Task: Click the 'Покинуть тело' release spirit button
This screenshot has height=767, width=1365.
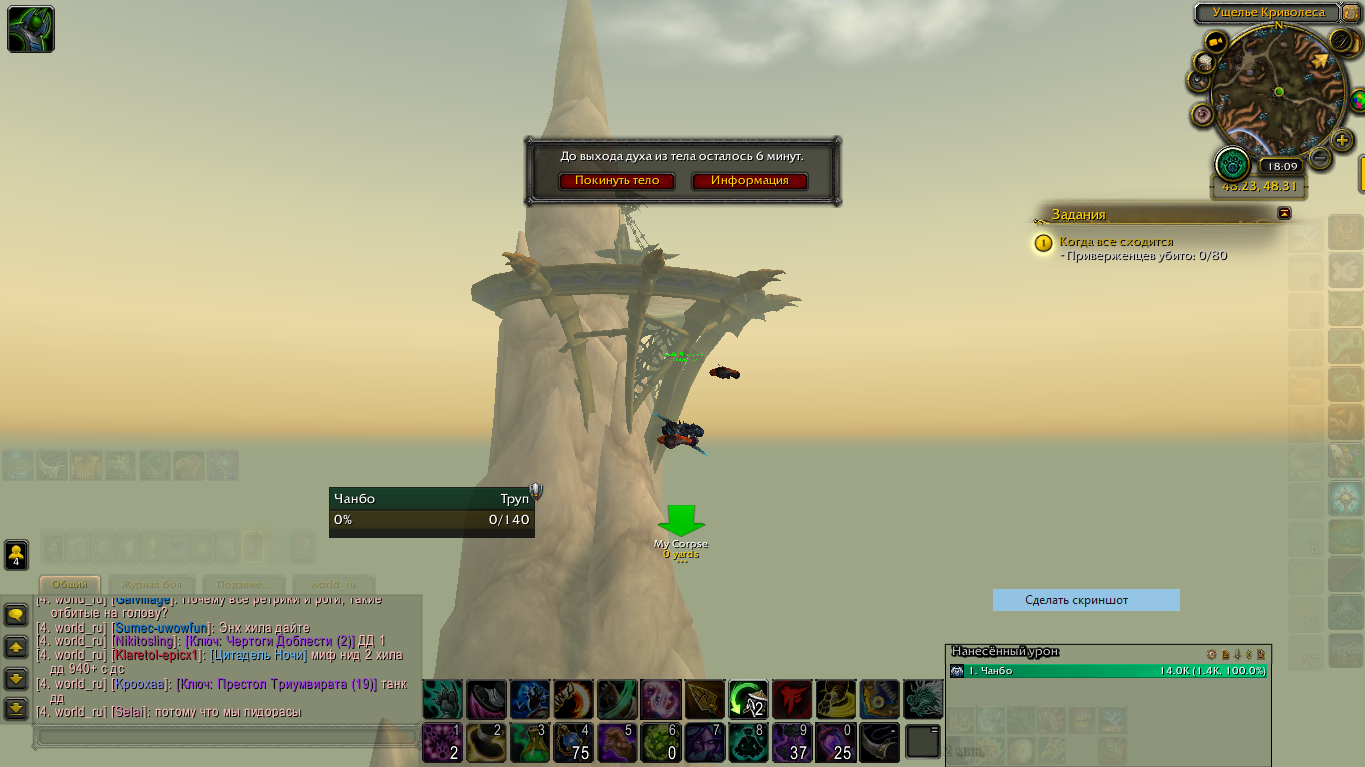Action: (617, 181)
